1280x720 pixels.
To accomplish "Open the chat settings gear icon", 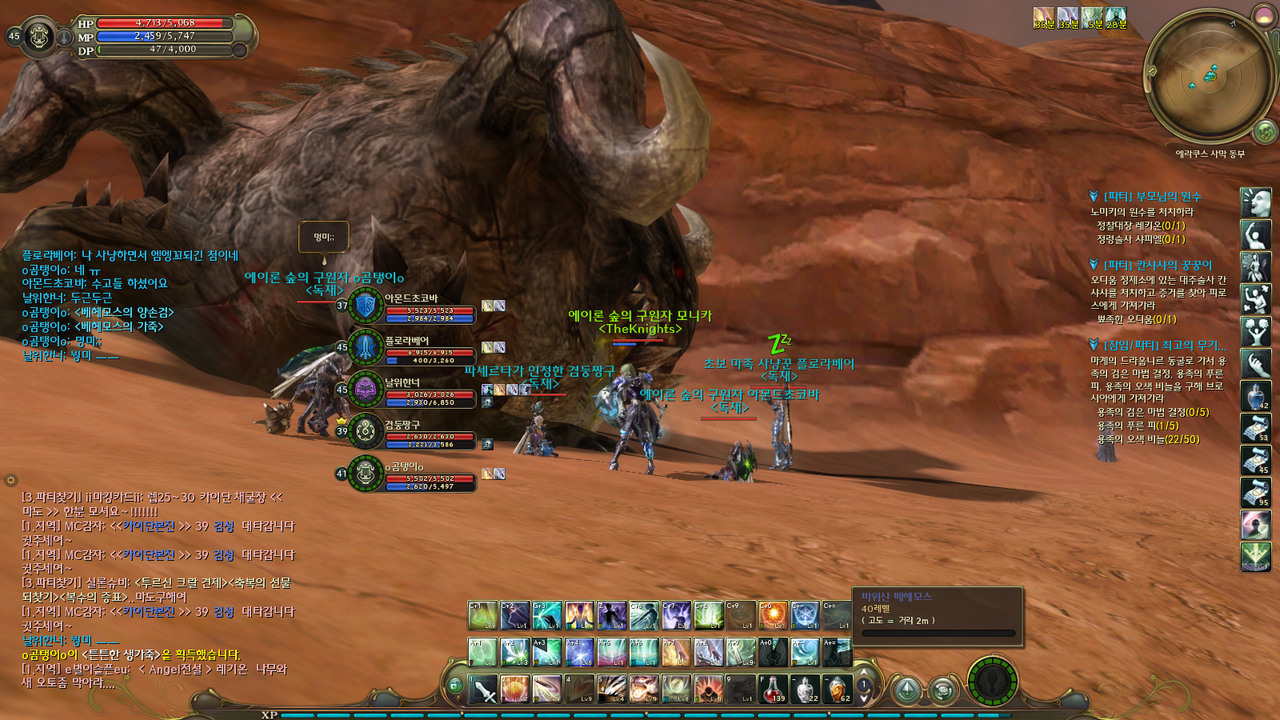I will [x=11, y=481].
